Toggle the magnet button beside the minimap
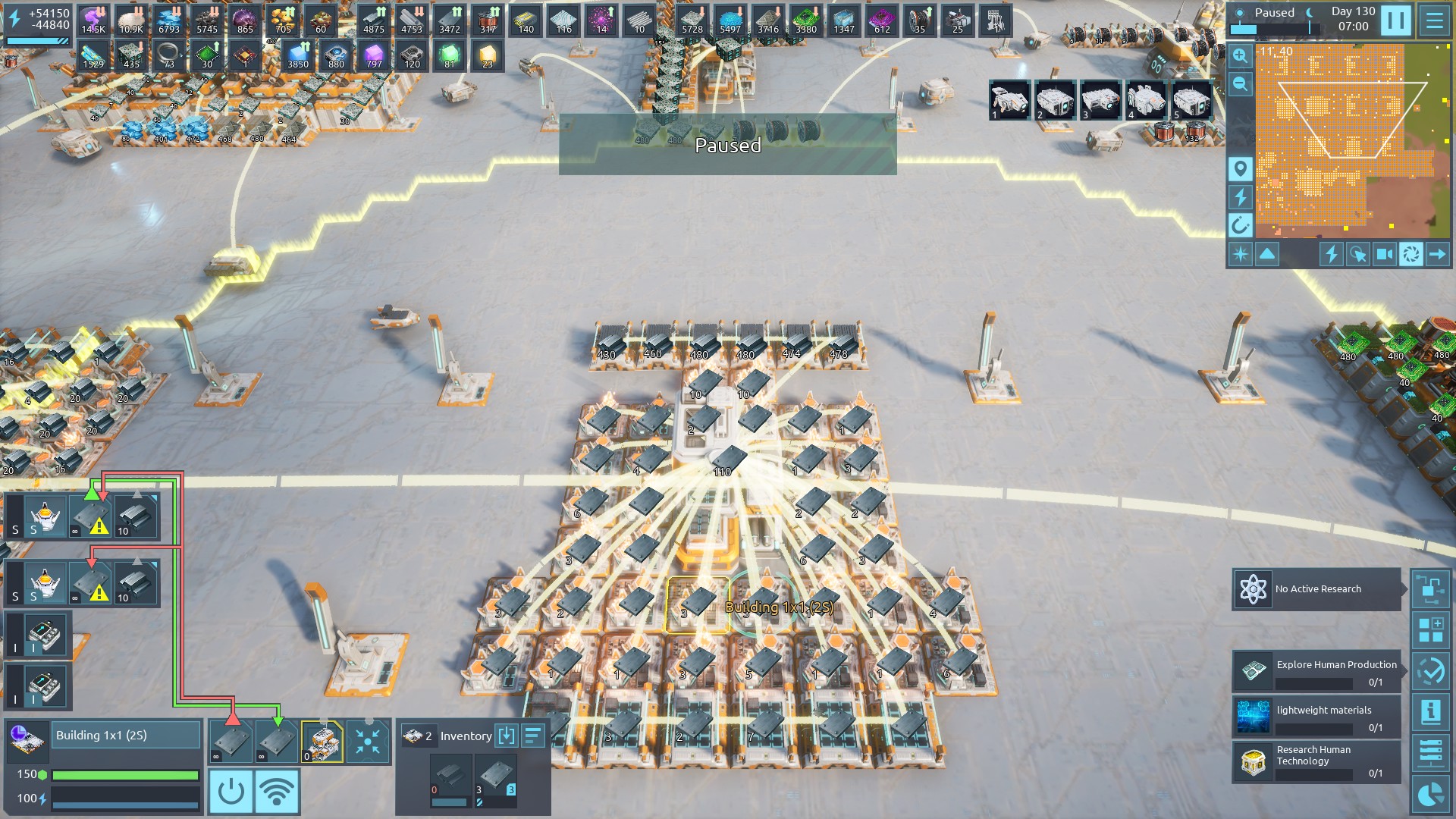The height and width of the screenshot is (819, 1456). tap(1240, 225)
